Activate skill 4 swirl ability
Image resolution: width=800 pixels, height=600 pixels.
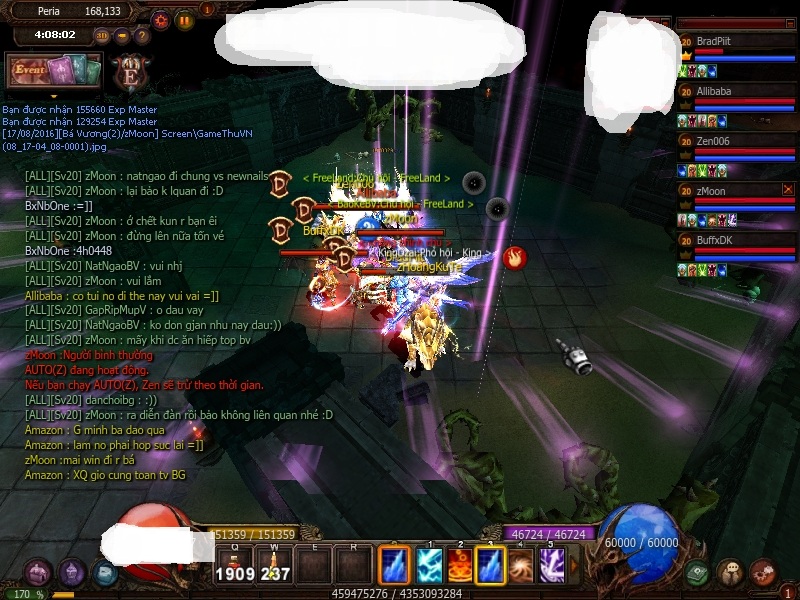[x=521, y=566]
